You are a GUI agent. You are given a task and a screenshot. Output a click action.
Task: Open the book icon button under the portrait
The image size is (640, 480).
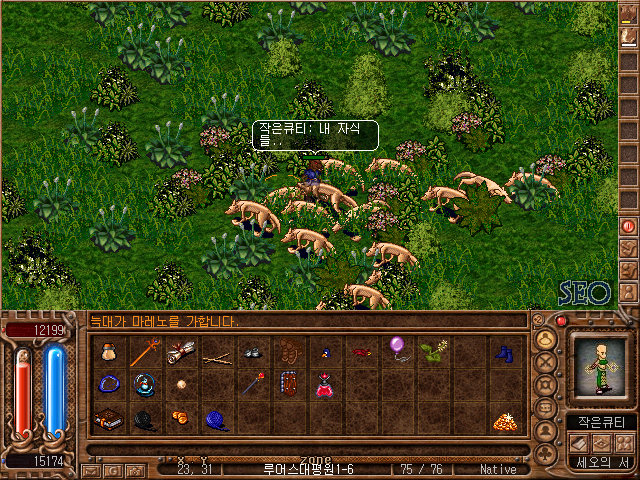pos(579,442)
